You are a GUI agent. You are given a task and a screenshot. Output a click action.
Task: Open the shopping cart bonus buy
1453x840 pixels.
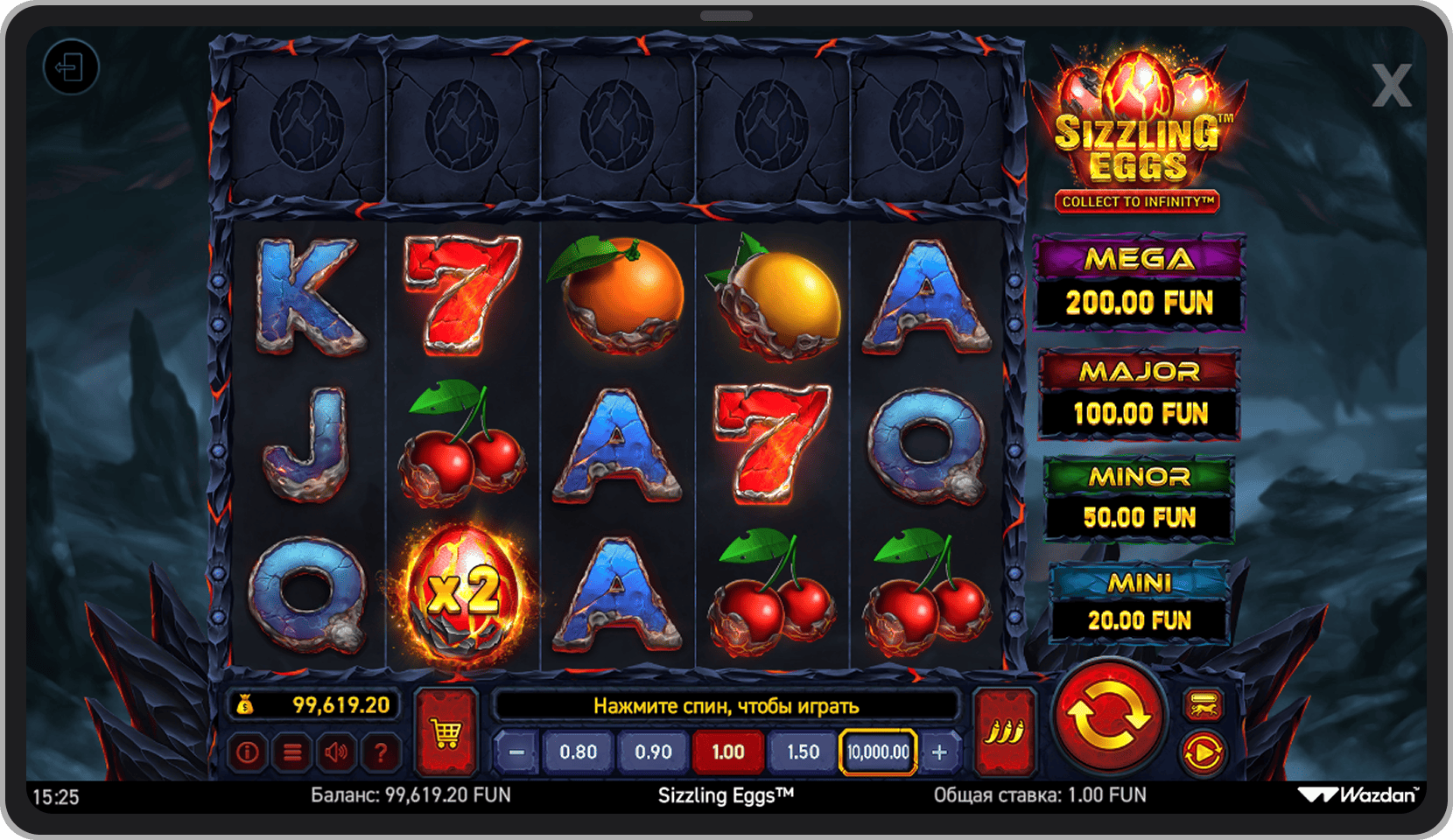tap(446, 731)
